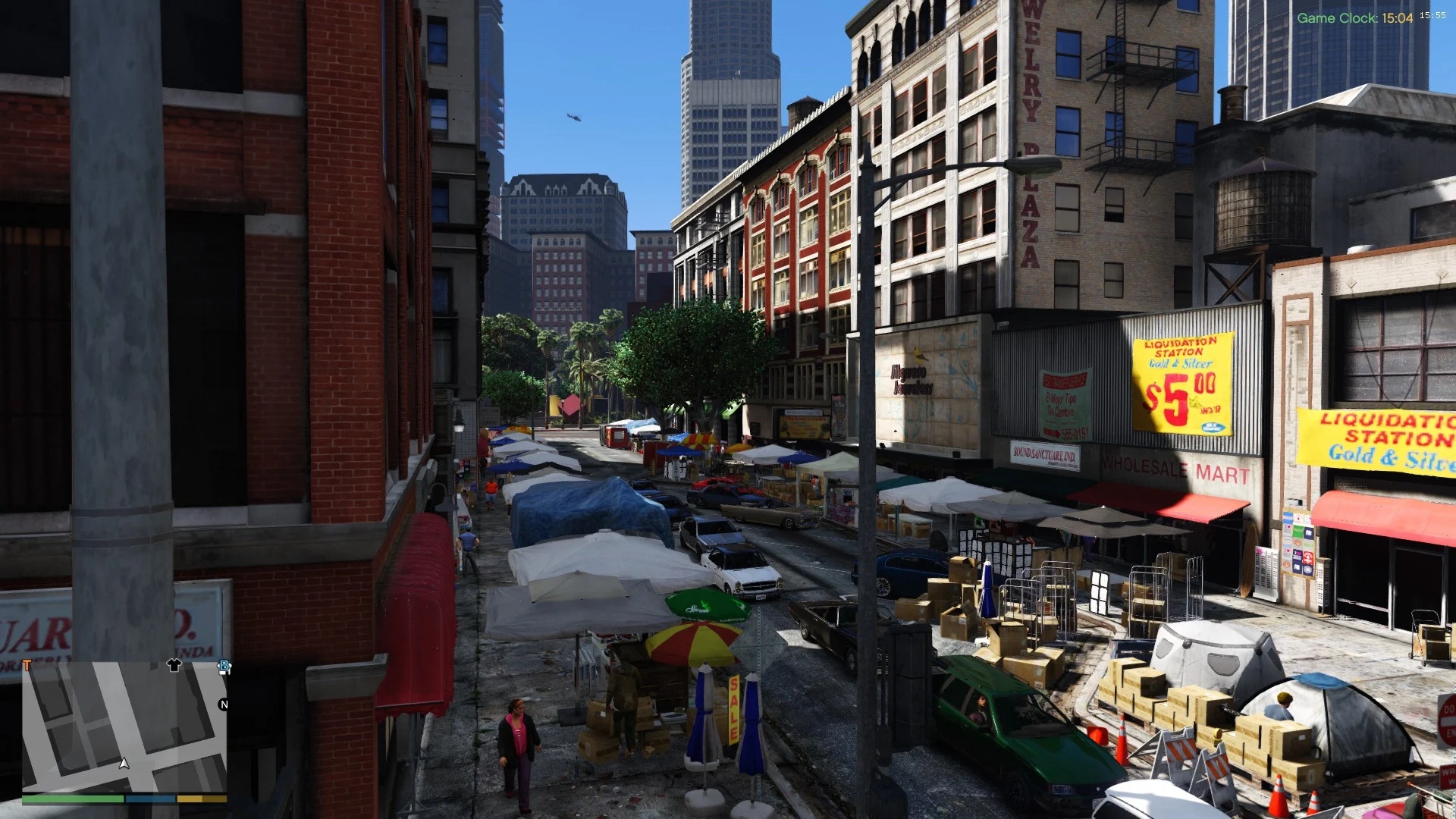Click the blue barber "B" blip on minimap
The width and height of the screenshot is (1456, 819).
pos(224,666)
